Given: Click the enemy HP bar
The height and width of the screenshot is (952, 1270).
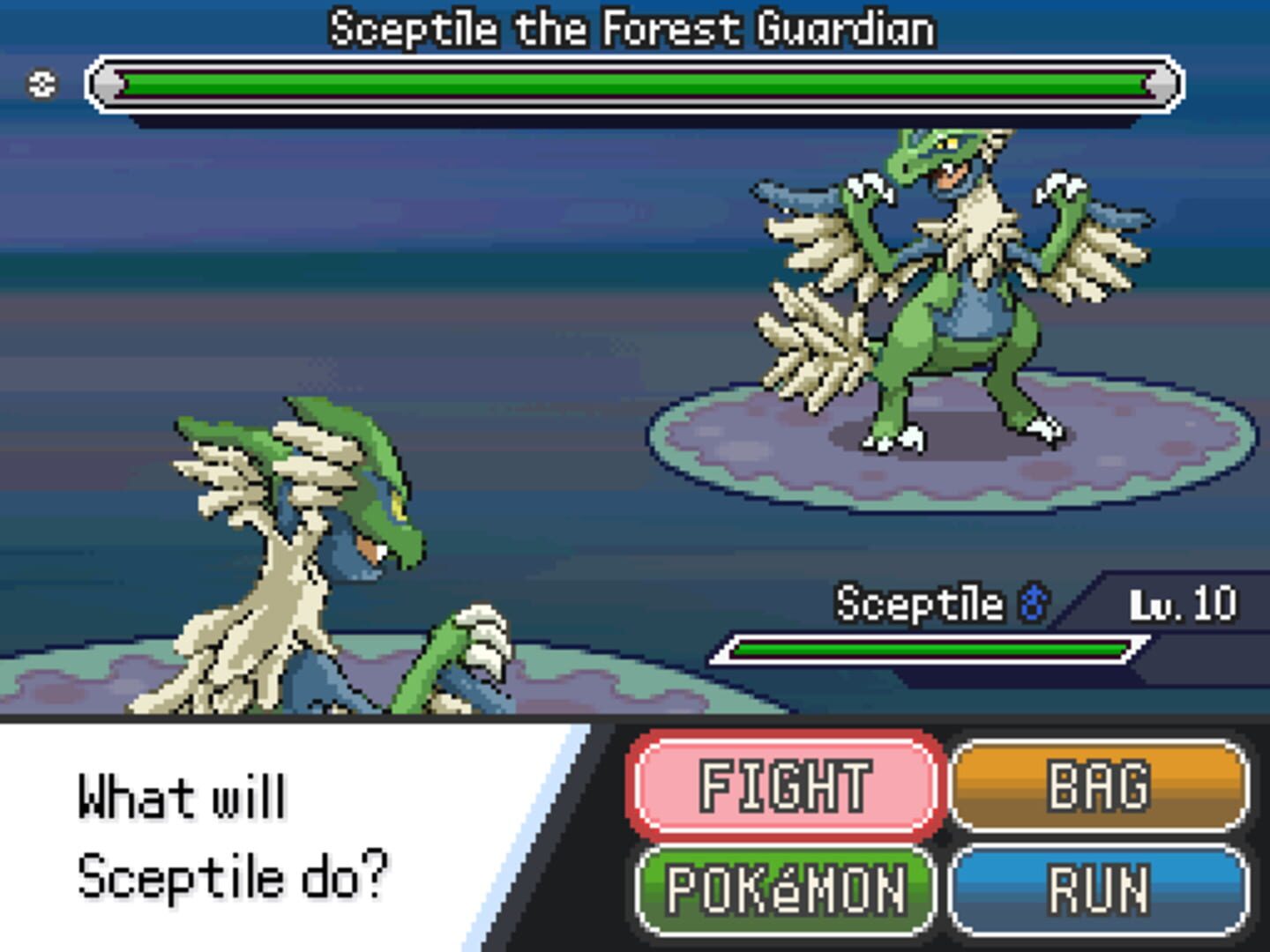Looking at the screenshot, I should (x=635, y=84).
